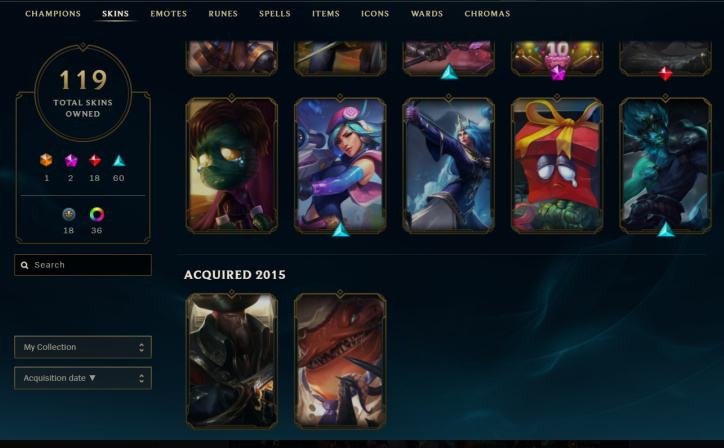
Task: Choose the dark armored hat skin card
Action: (232, 360)
